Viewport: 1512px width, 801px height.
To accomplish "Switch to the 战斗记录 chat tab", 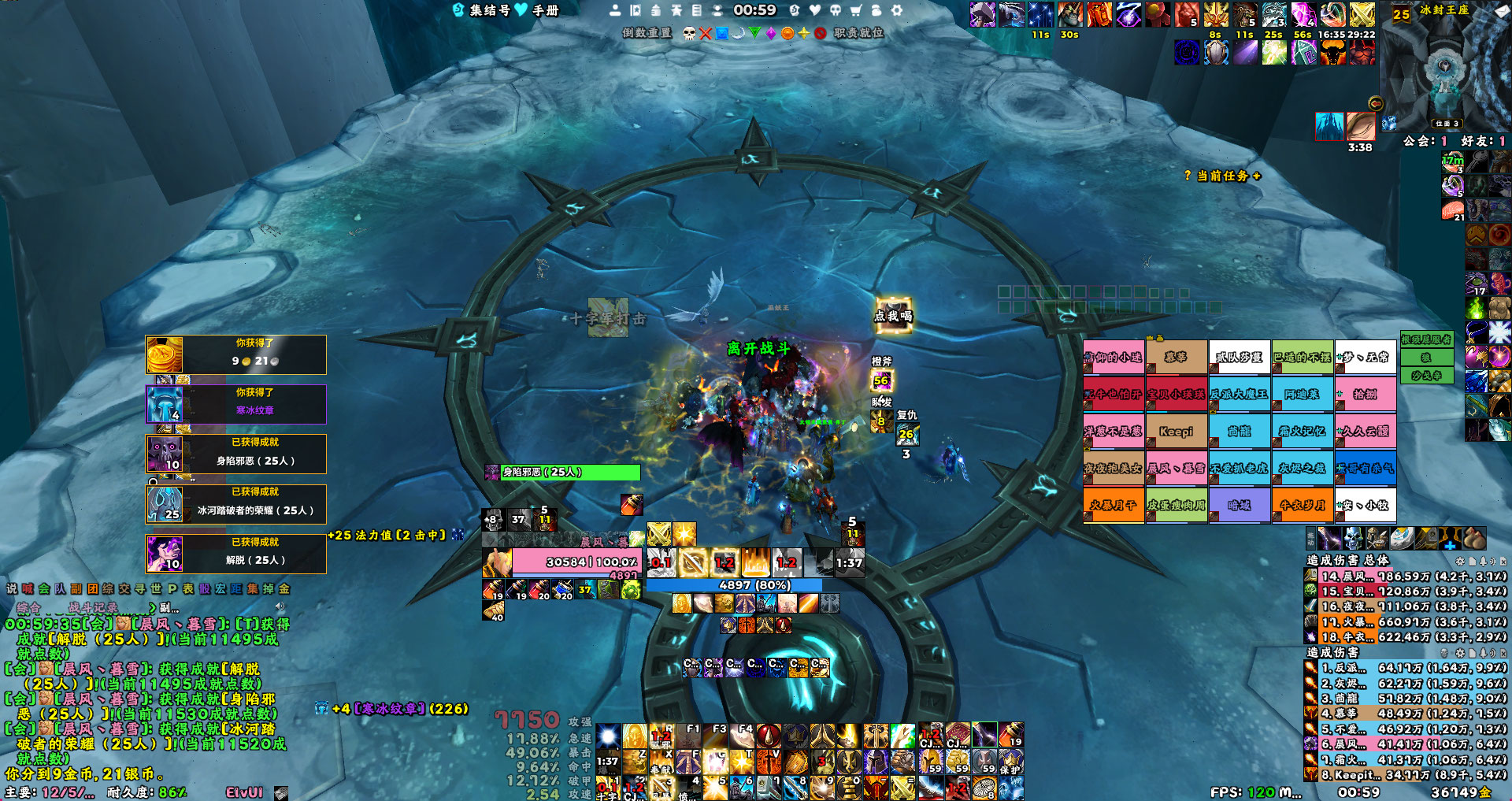I will coord(93,607).
